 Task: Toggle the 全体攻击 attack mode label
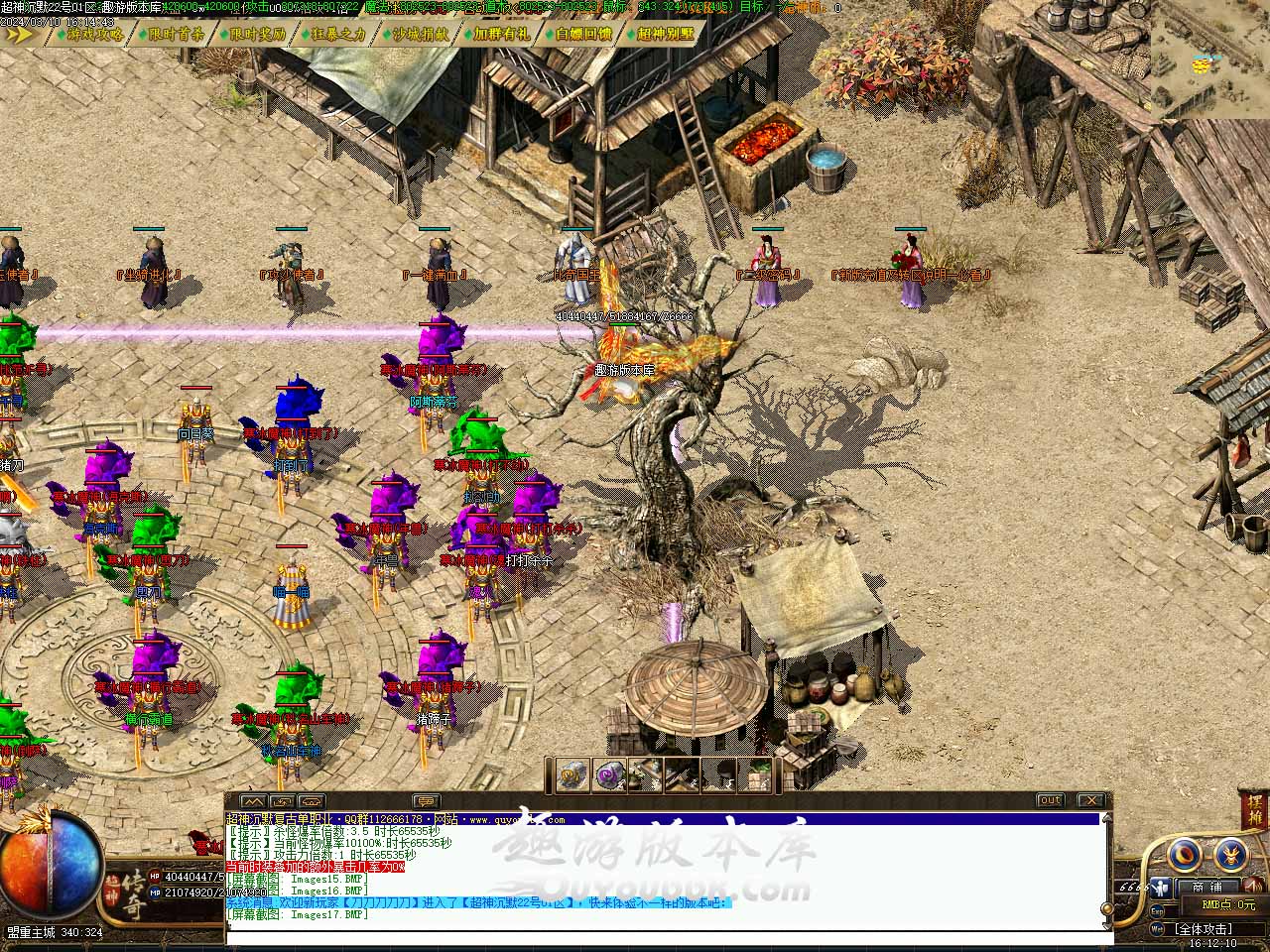pos(1203,929)
